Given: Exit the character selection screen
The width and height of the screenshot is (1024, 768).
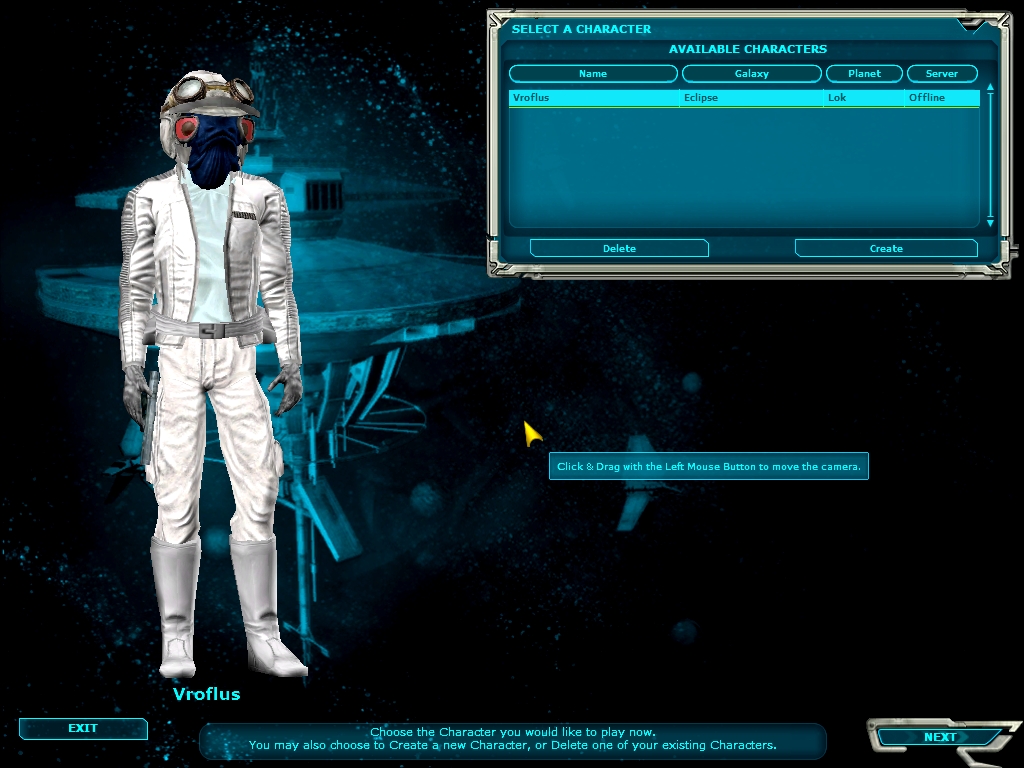Looking at the screenshot, I should tap(83, 729).
